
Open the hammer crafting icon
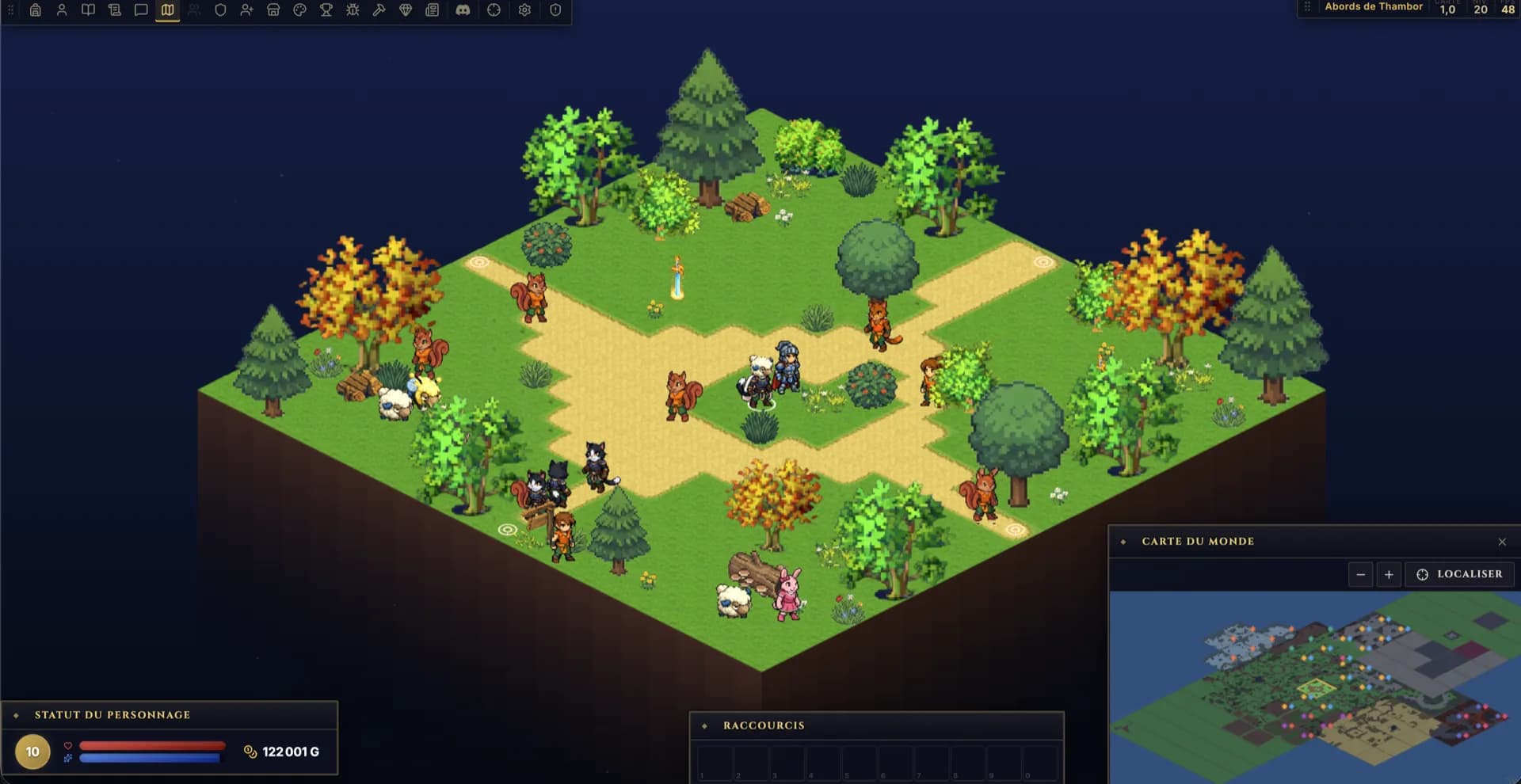tap(379, 10)
